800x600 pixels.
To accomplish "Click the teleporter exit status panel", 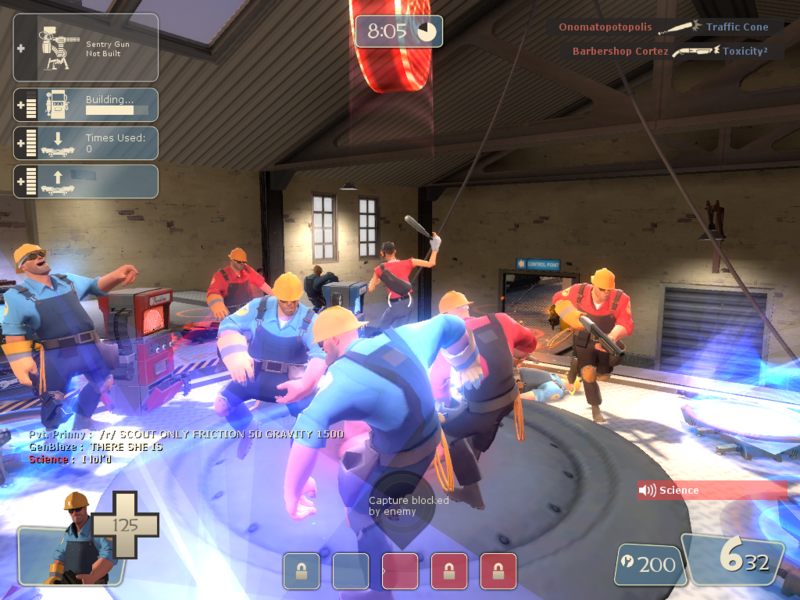I will coord(85,181).
